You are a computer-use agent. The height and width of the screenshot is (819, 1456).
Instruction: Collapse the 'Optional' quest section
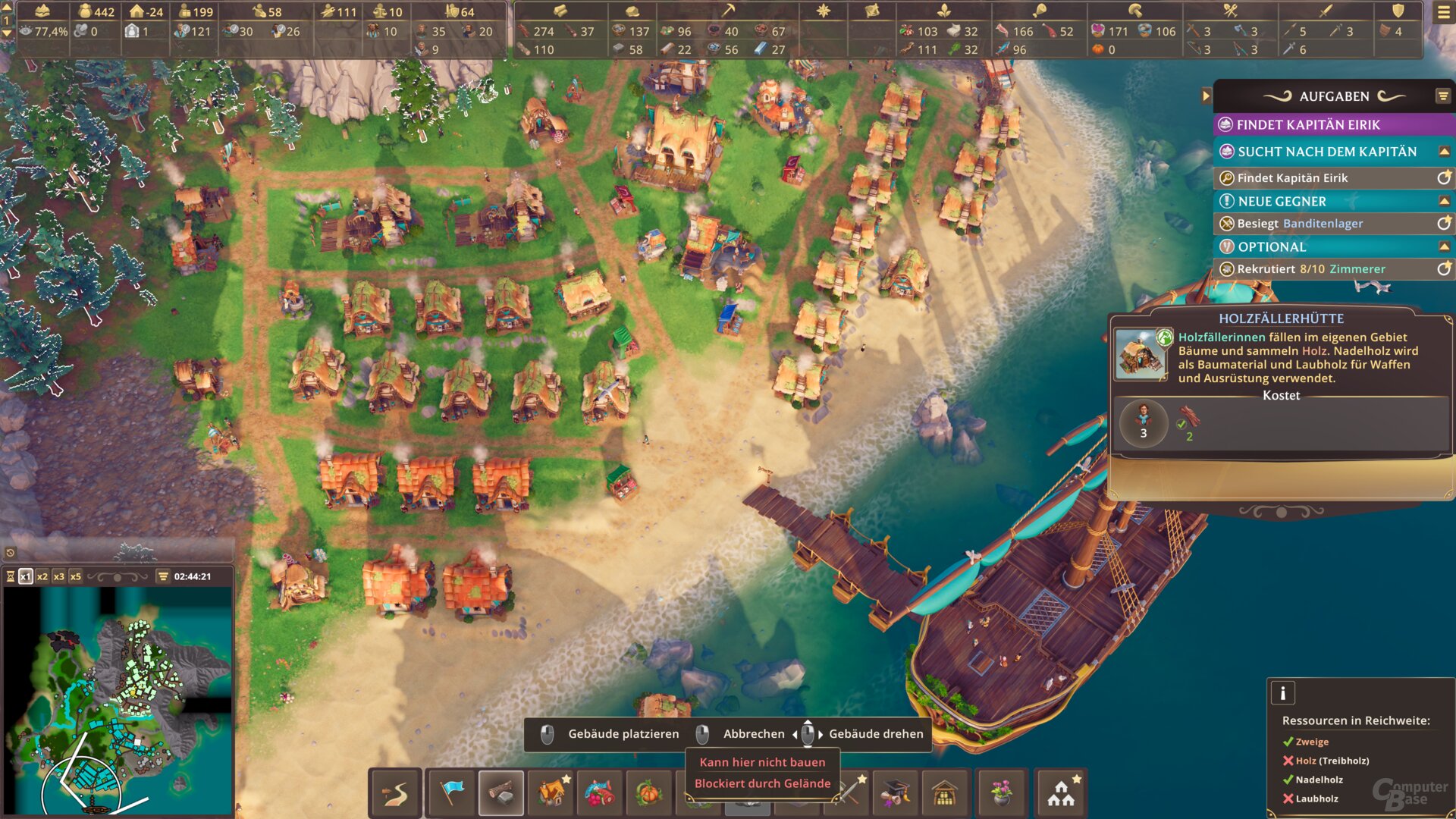(x=1444, y=247)
